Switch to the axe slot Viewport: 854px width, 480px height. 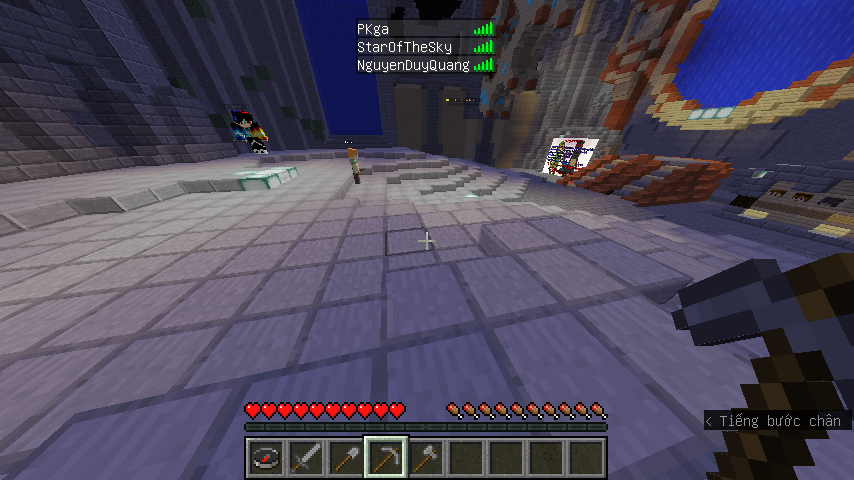click(x=425, y=458)
